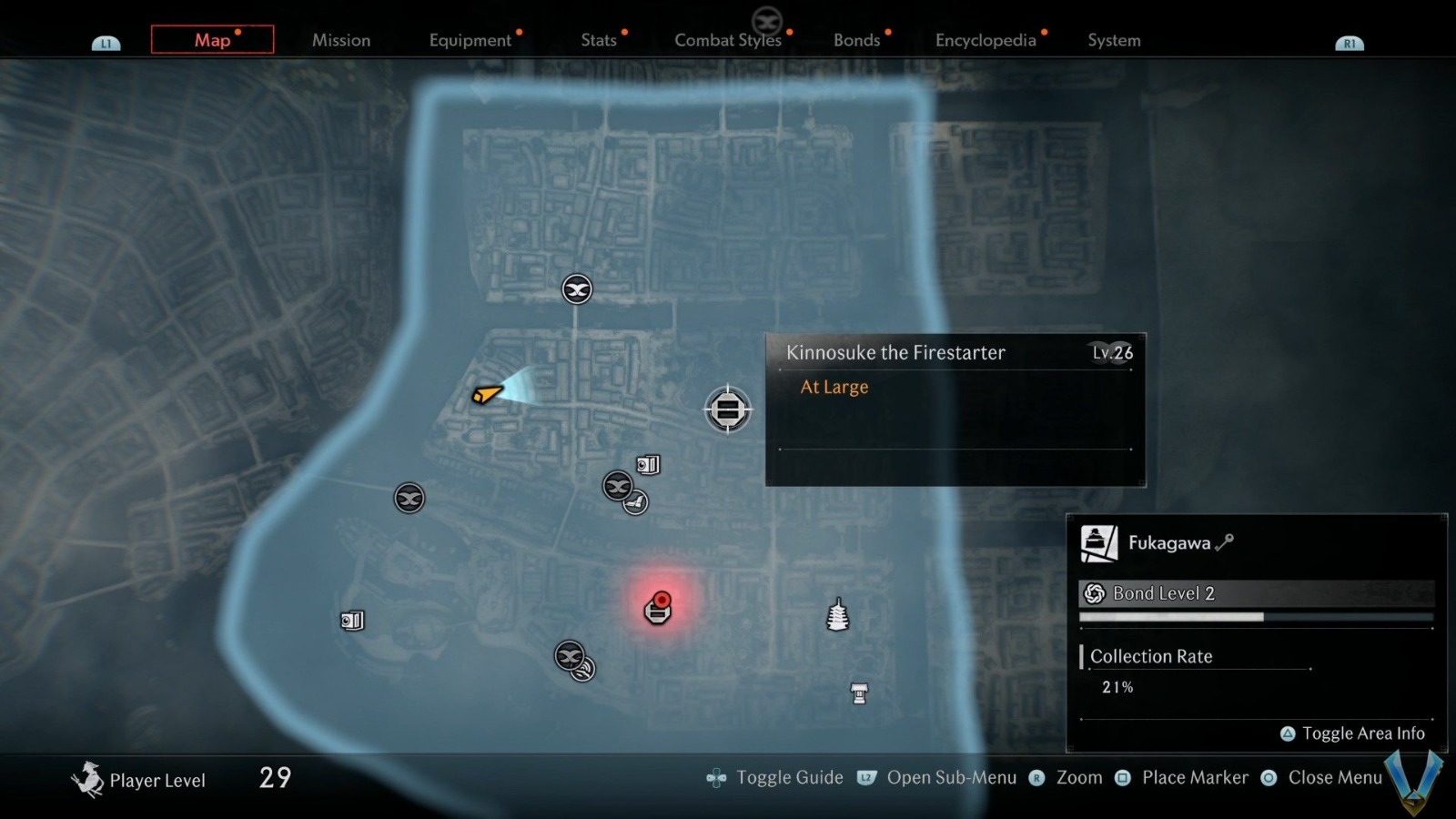
Task: Select the yellow player position arrow
Action: (487, 395)
